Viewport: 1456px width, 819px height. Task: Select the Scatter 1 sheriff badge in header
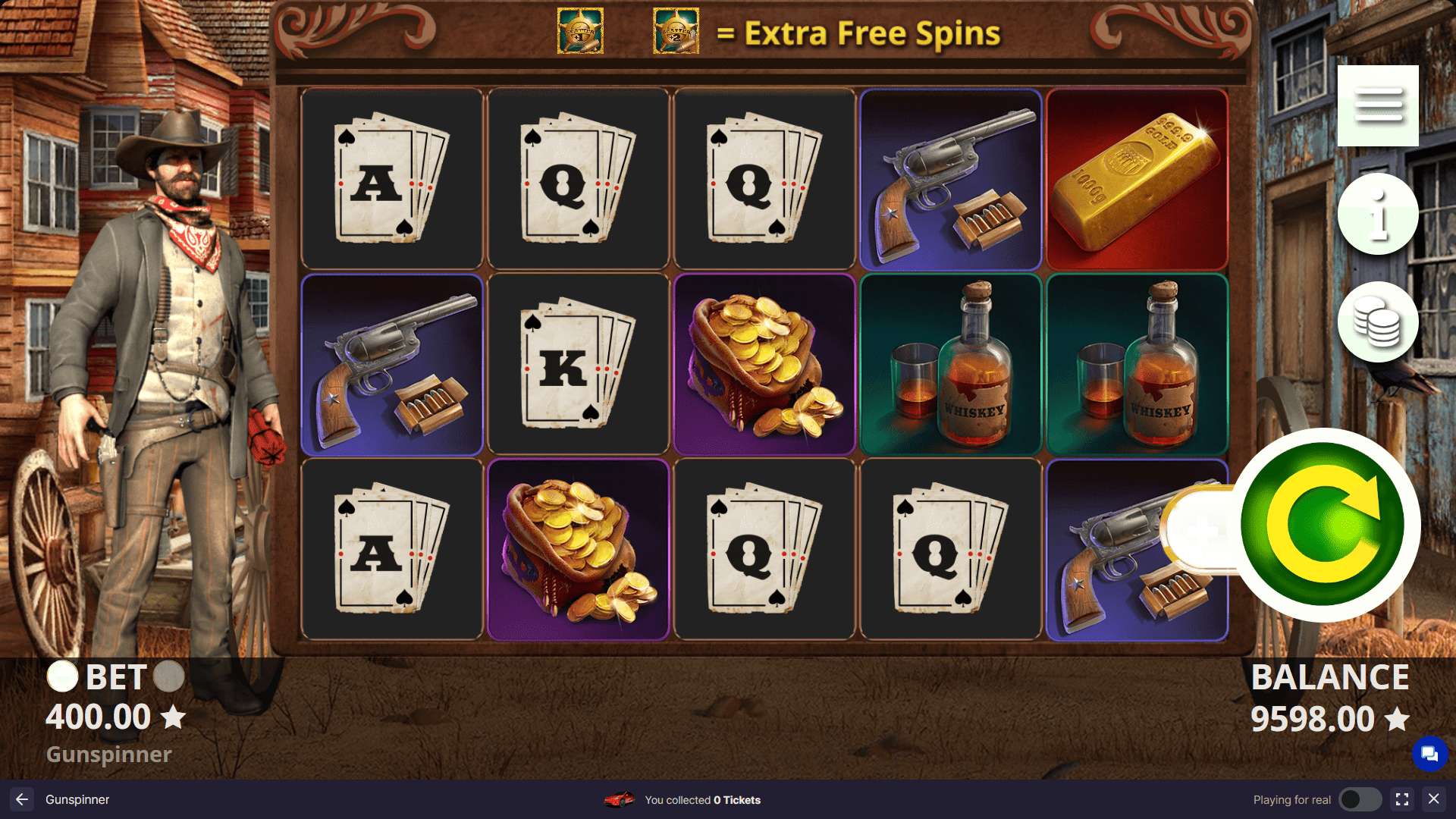coord(580,32)
